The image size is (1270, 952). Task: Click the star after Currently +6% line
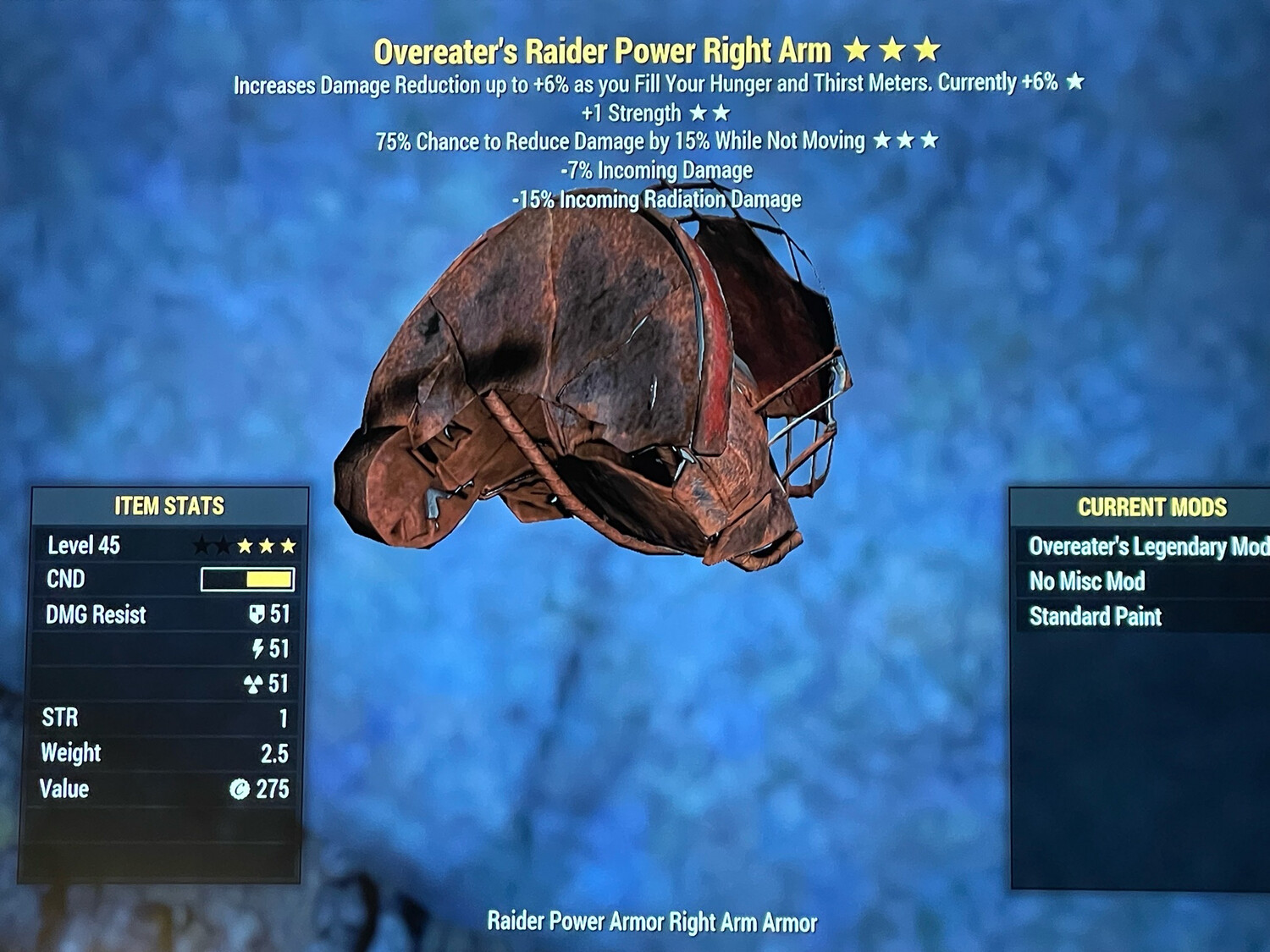[1075, 83]
